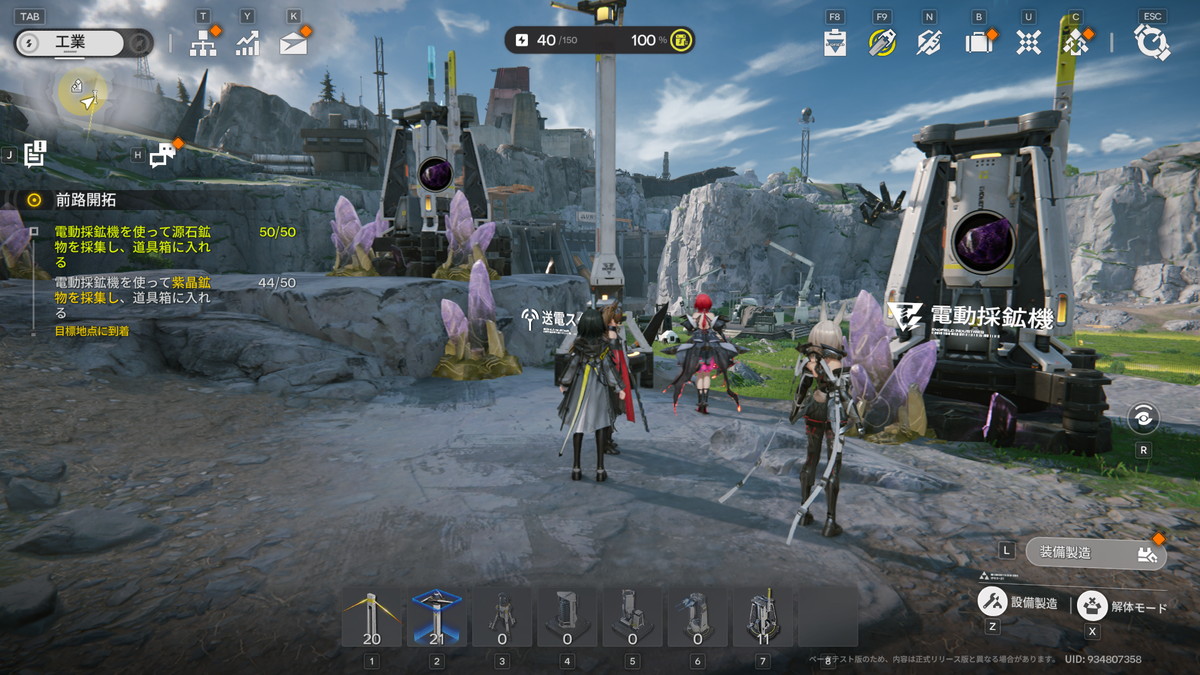
Task: Open the production statistics chart icon
Action: [x=247, y=43]
